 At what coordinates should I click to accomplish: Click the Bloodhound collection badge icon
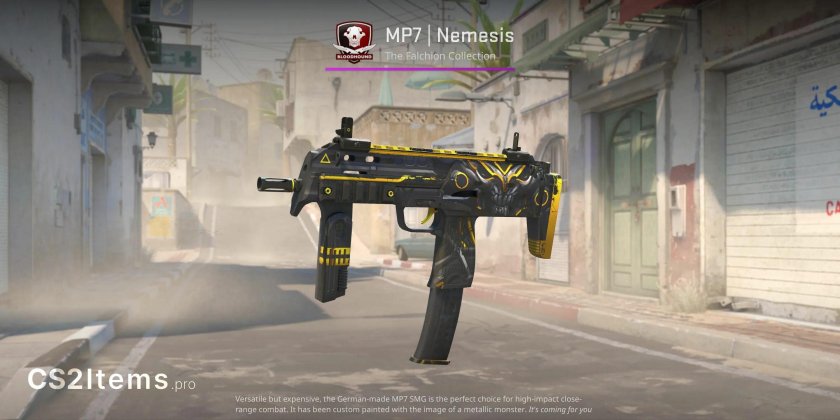click(x=355, y=42)
